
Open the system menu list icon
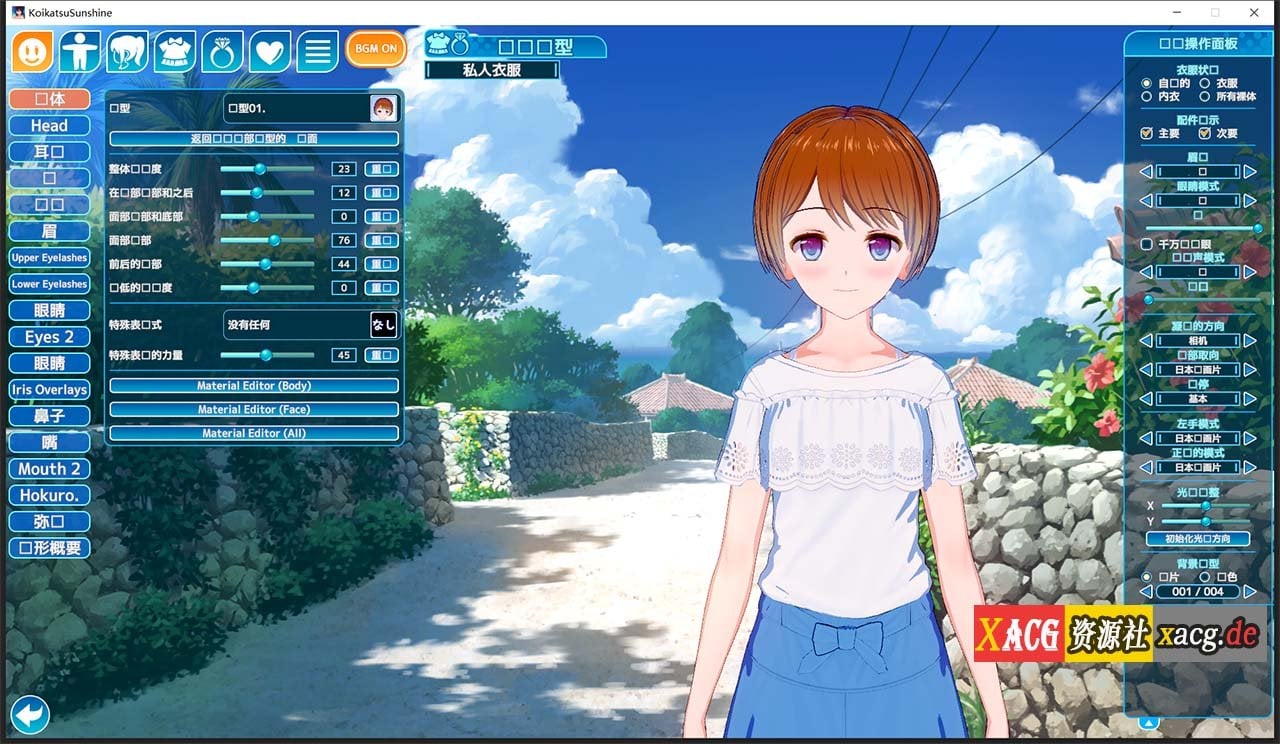click(x=317, y=49)
